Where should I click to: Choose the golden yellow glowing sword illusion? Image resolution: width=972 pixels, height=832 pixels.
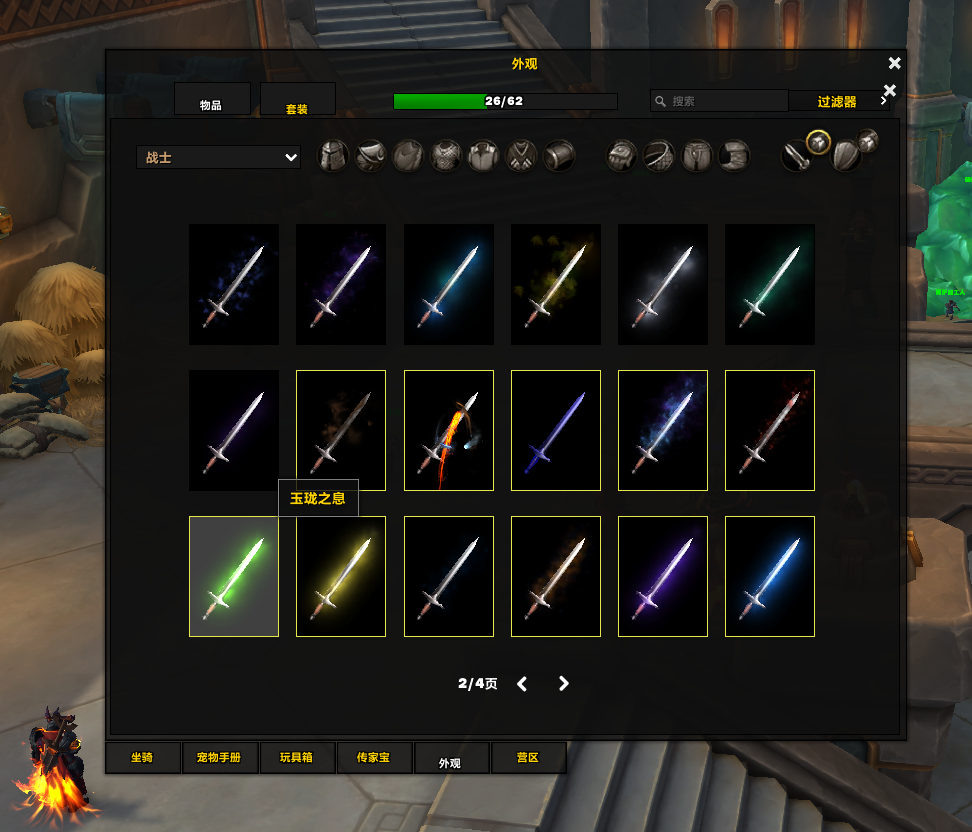click(x=341, y=576)
